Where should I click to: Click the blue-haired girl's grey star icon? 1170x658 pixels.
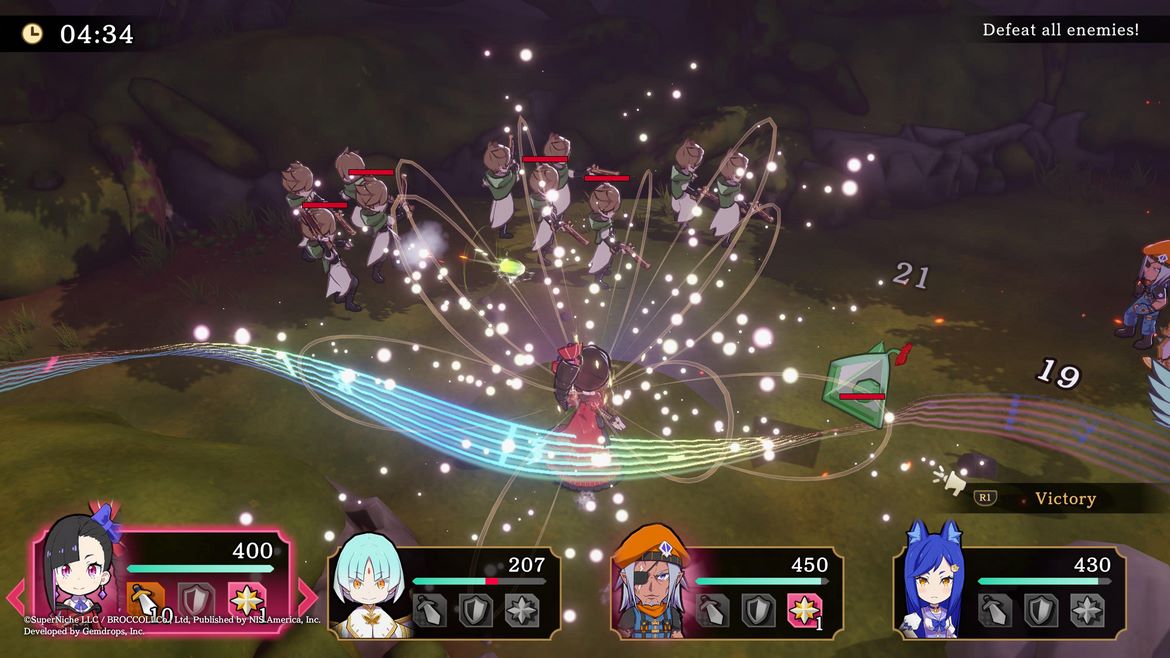pos(1088,610)
